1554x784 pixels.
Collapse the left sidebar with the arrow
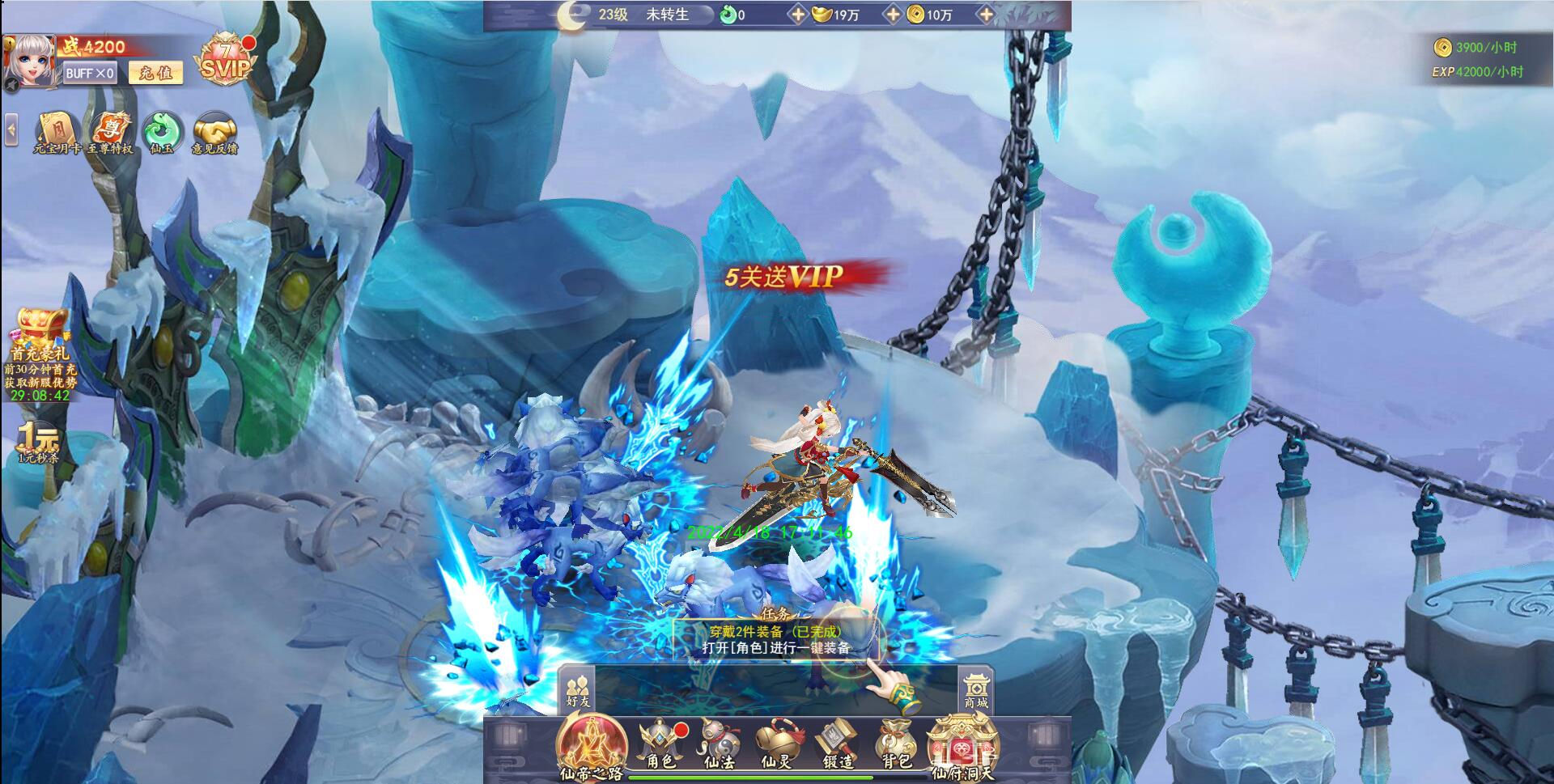pos(11,128)
